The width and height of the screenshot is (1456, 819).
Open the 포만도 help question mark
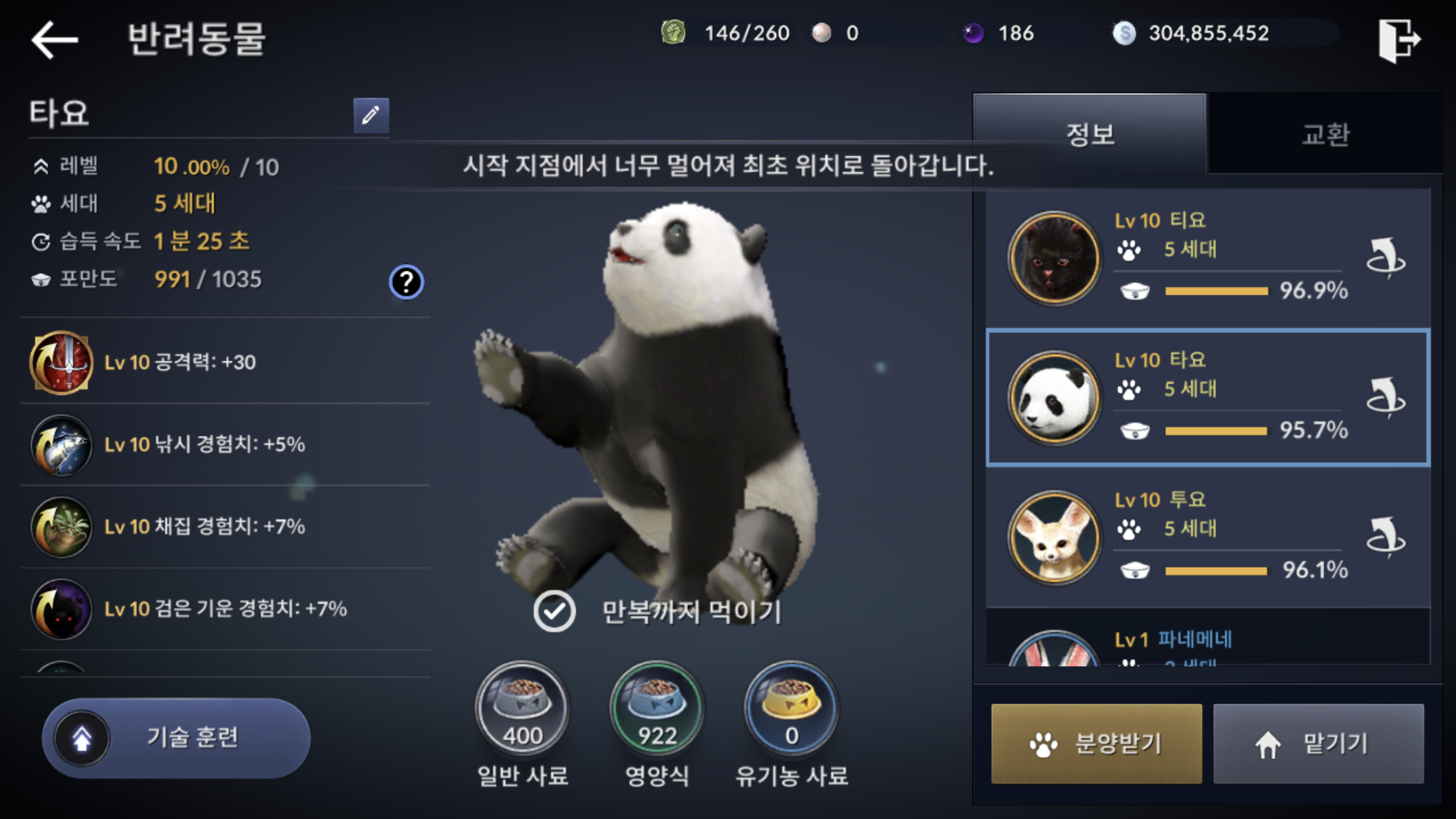[406, 282]
